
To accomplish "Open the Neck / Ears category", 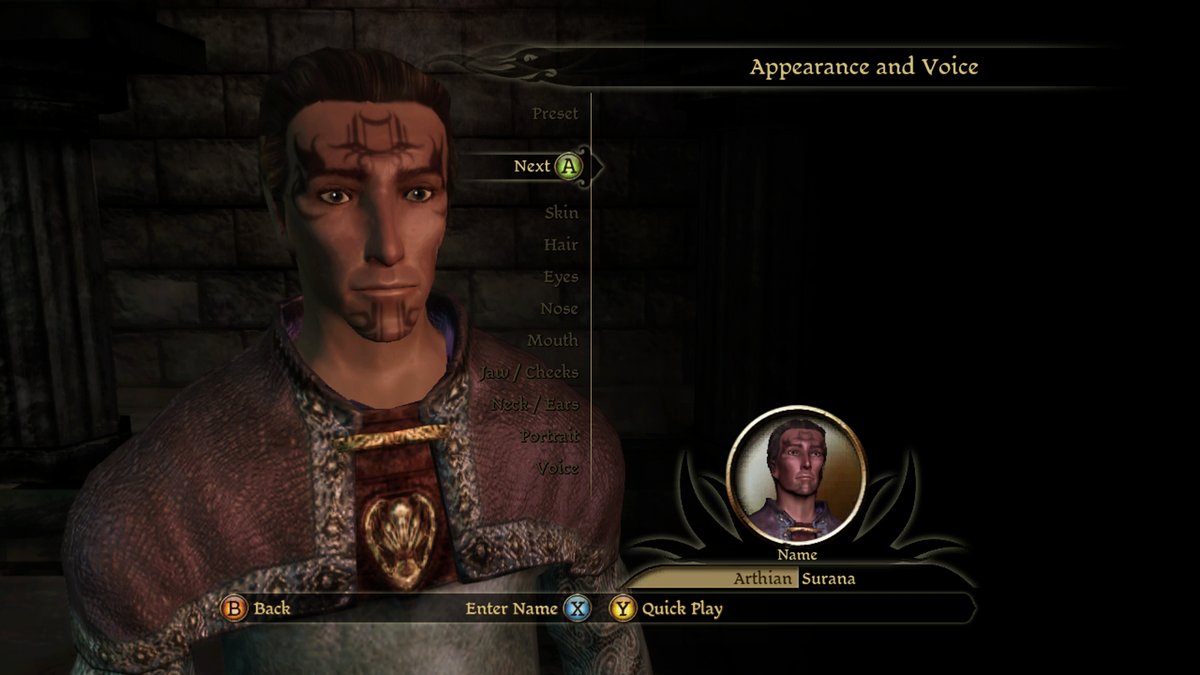I will 535,405.
